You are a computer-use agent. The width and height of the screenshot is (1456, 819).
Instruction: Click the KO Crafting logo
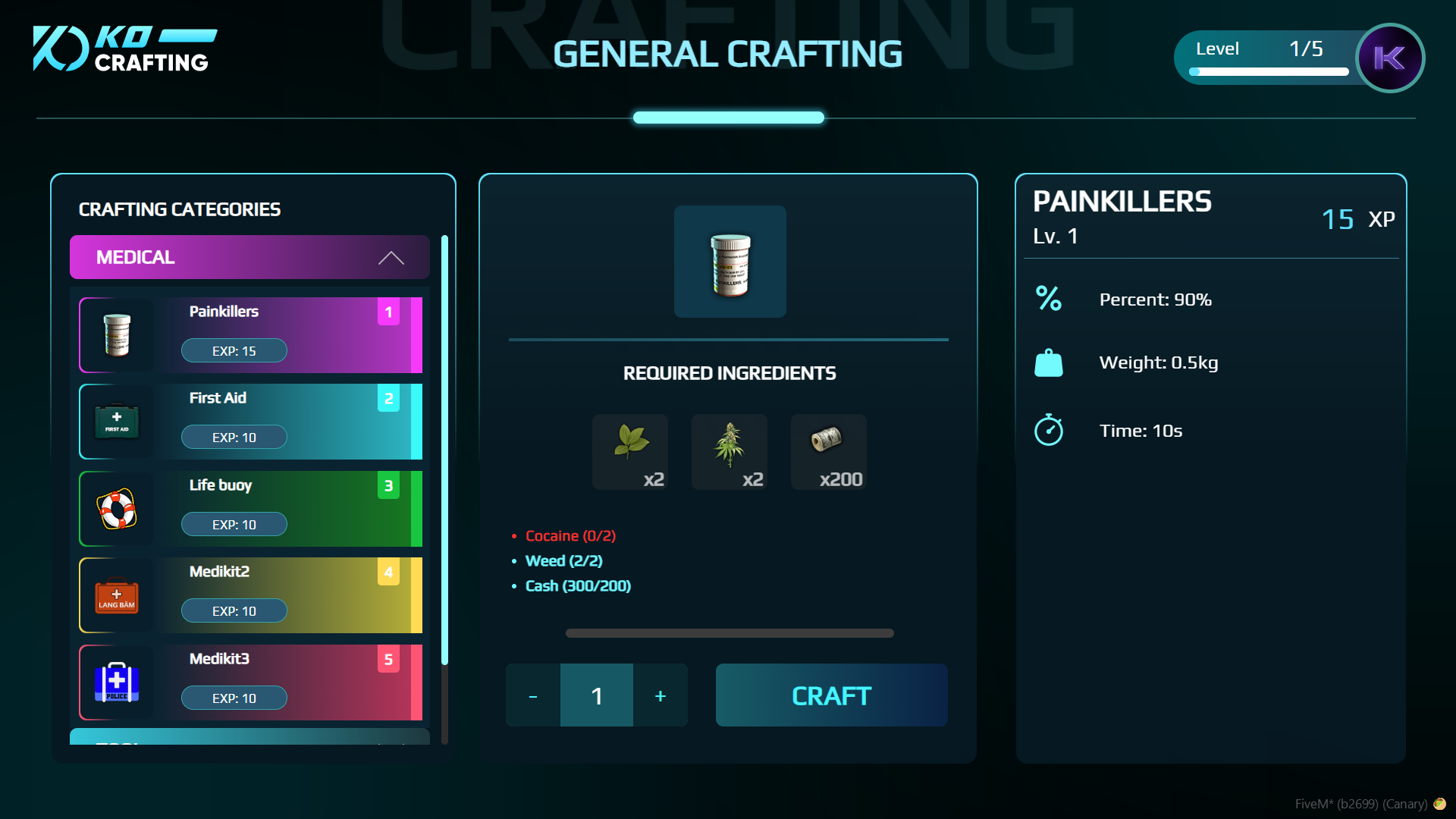pos(125,48)
